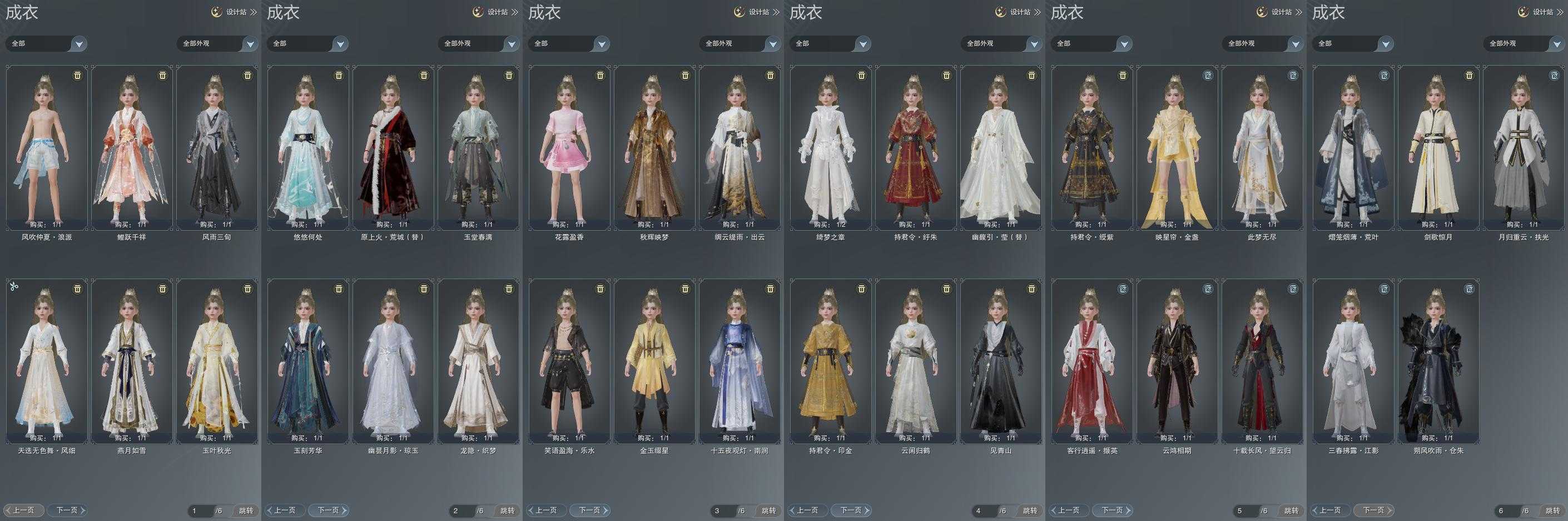Choose the 剑歌惊月 outfit
The width and height of the screenshot is (1568, 521).
(x=1438, y=148)
